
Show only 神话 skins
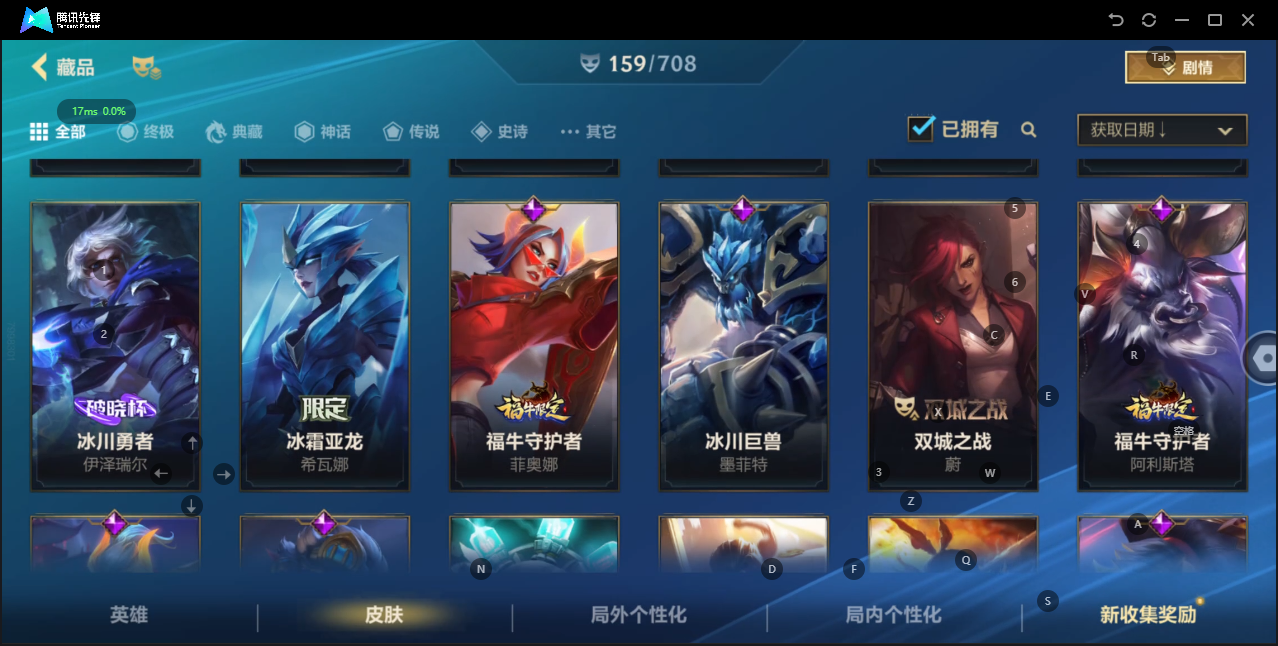click(323, 131)
